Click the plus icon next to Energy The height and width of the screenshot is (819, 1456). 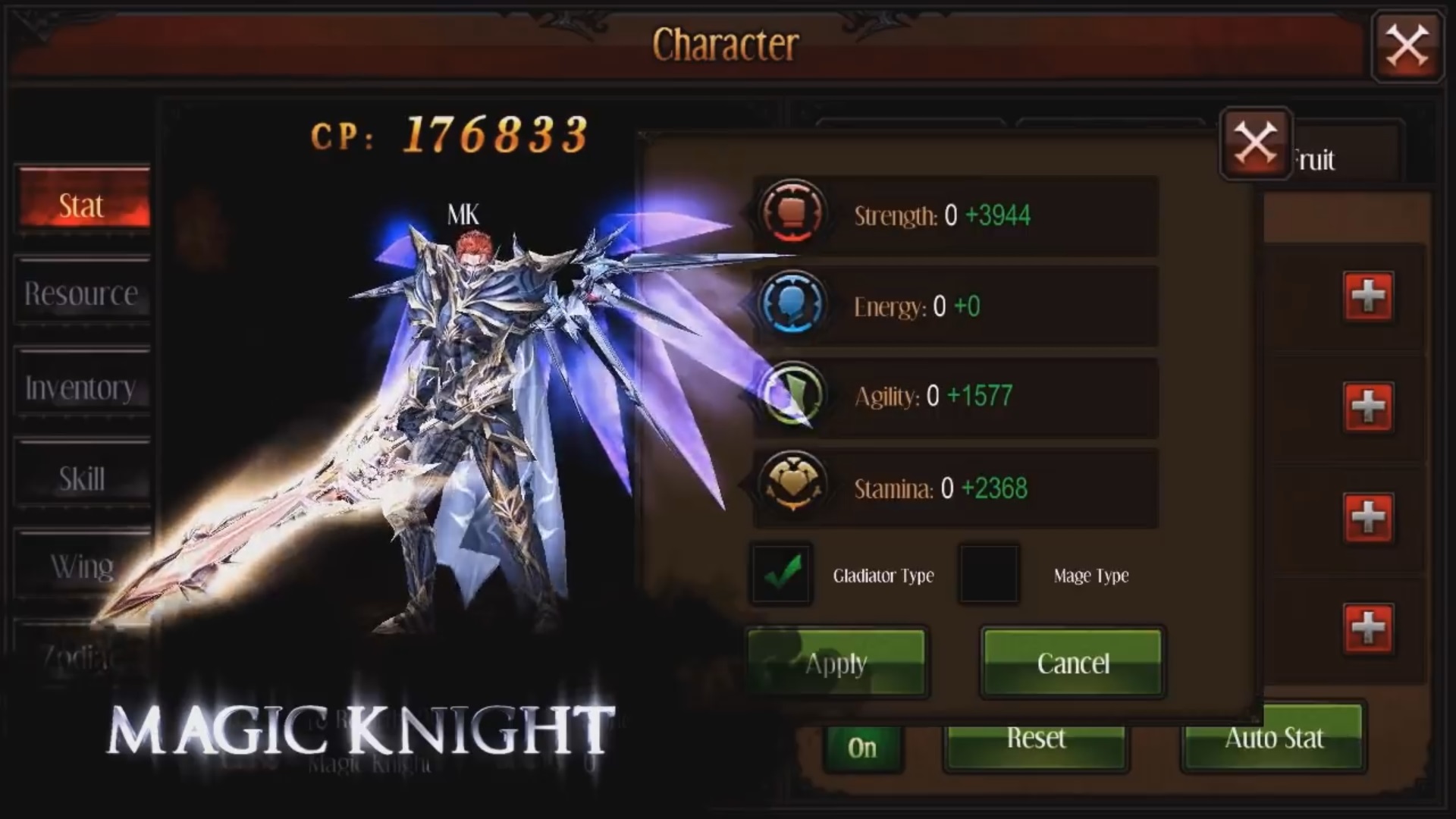[1370, 406]
